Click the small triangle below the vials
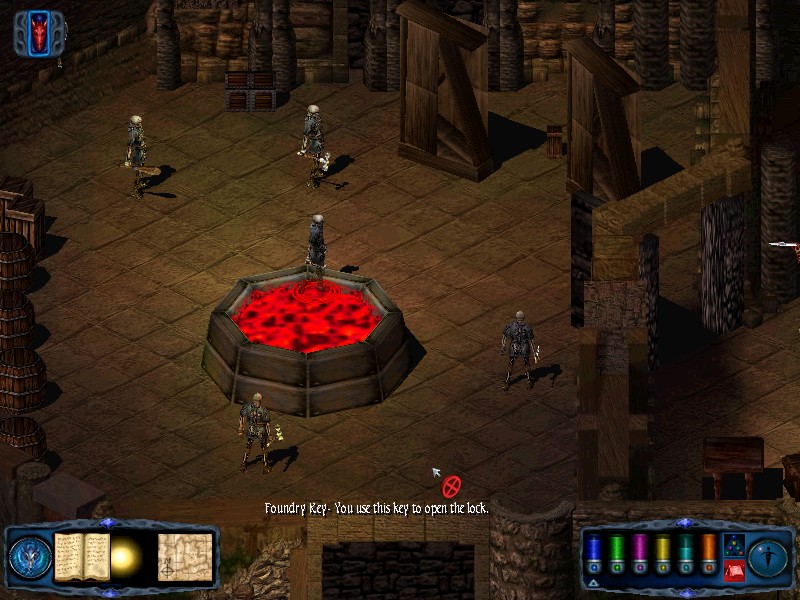 (593, 582)
